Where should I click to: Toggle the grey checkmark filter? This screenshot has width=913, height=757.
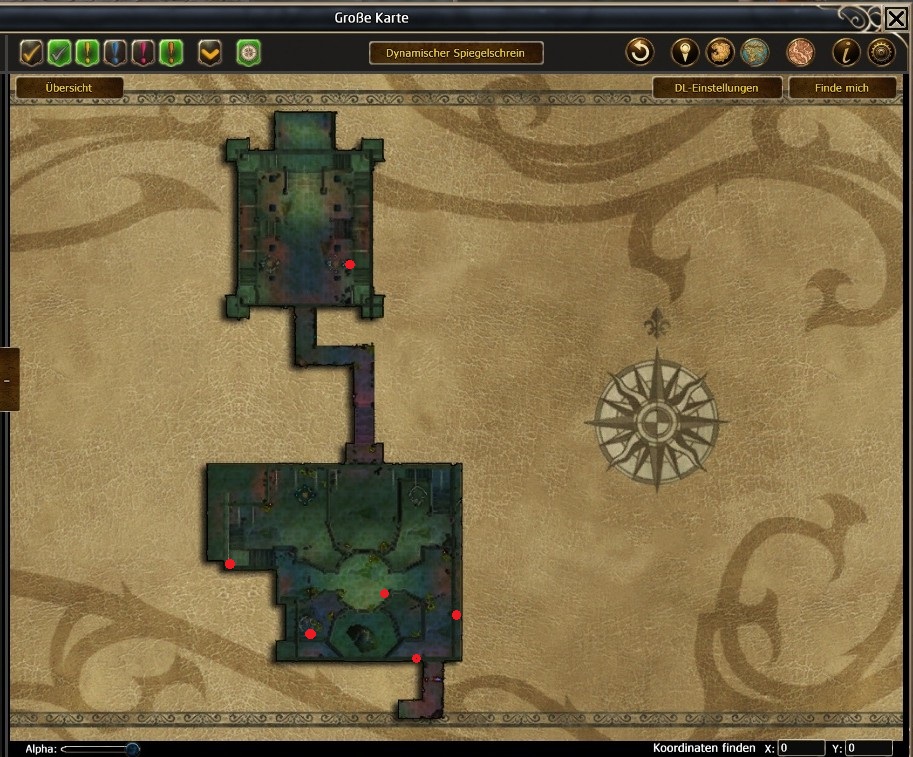(x=59, y=52)
